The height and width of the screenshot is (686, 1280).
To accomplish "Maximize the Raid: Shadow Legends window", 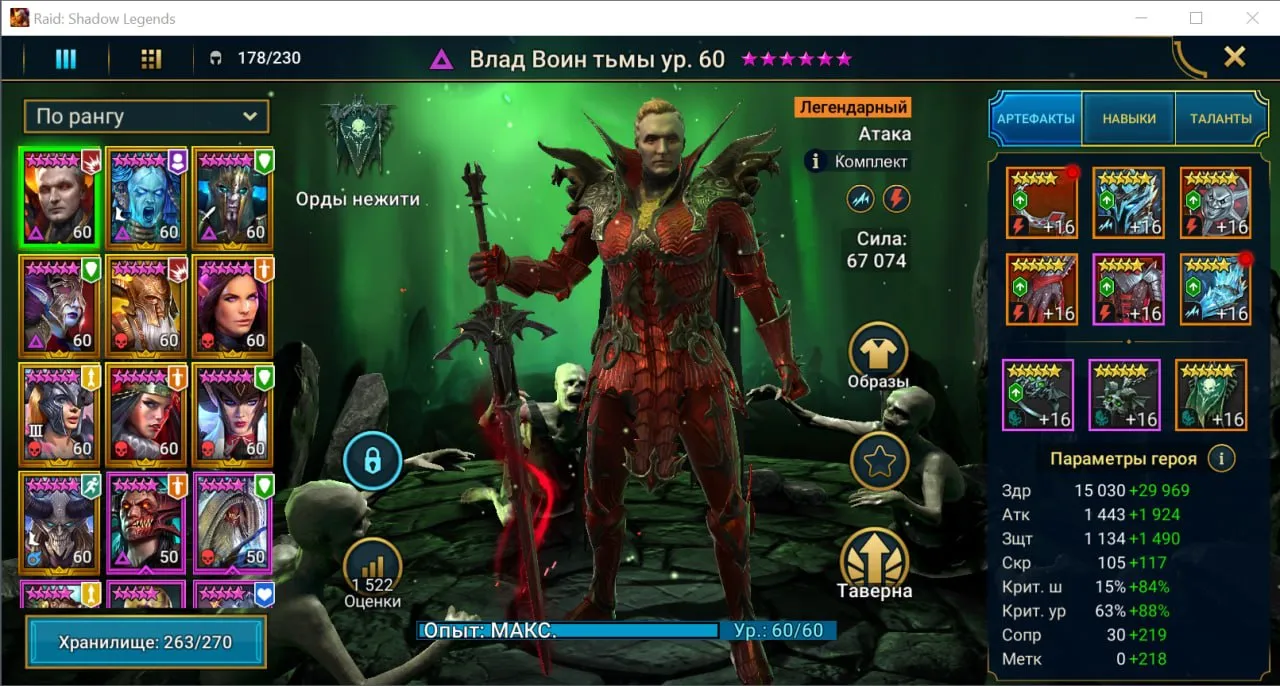I will coord(1196,18).
